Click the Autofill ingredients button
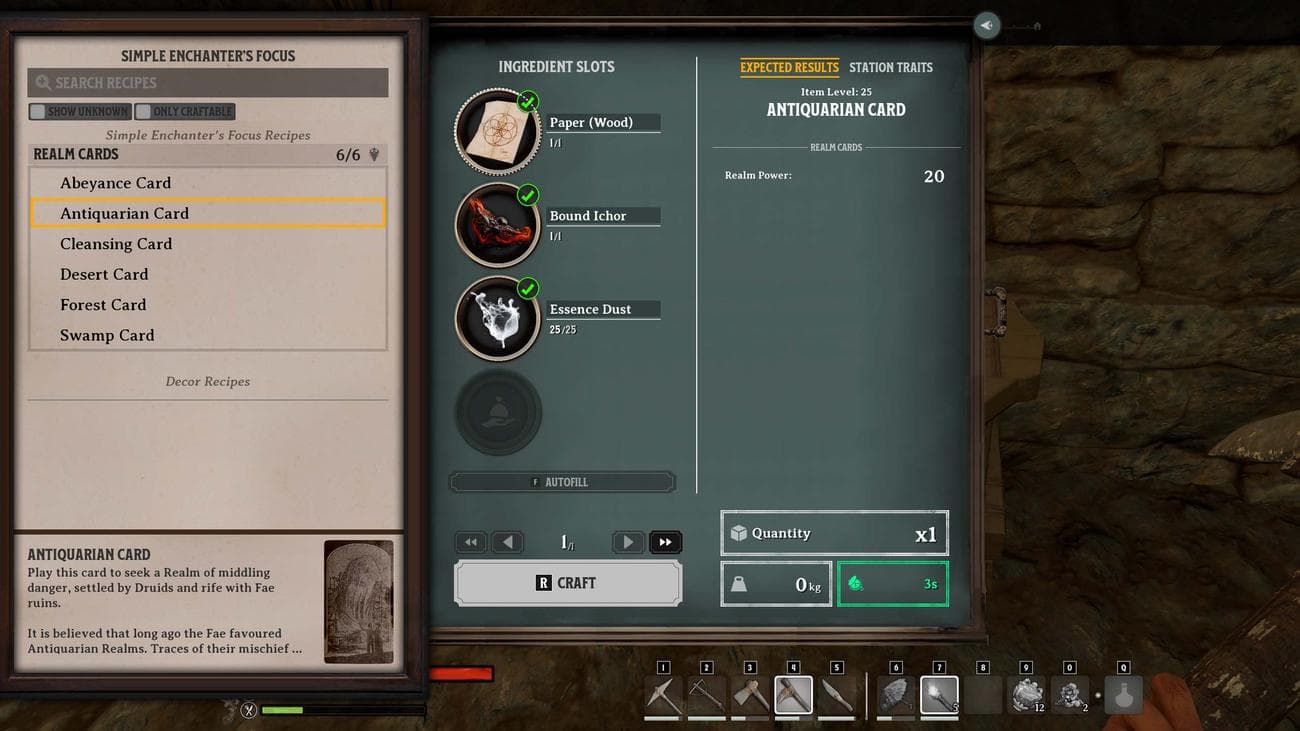 coord(562,482)
